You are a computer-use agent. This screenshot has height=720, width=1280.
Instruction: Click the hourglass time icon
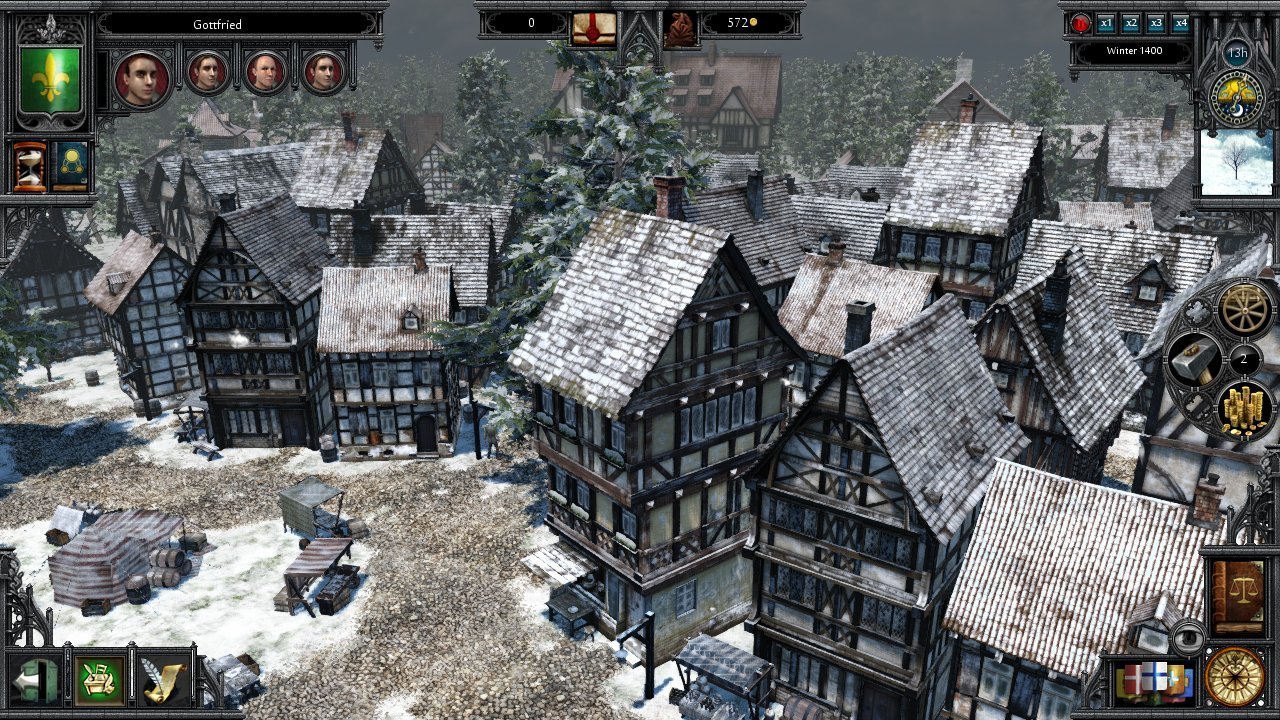click(x=29, y=165)
